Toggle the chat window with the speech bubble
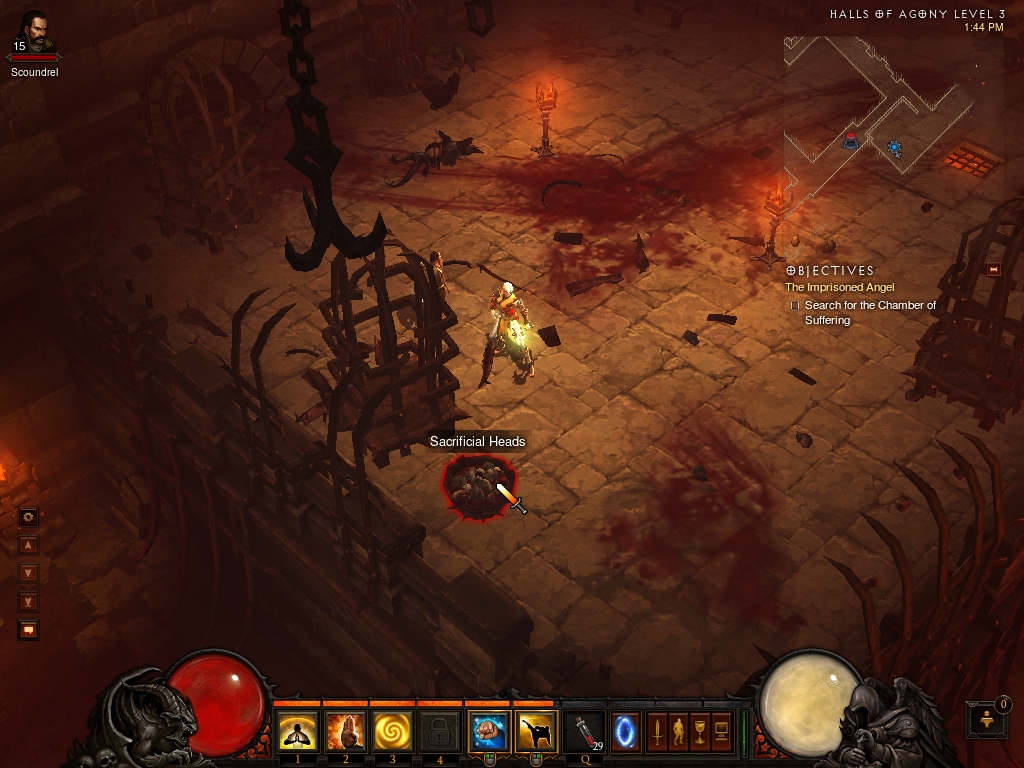The width and height of the screenshot is (1024, 768). [x=28, y=630]
